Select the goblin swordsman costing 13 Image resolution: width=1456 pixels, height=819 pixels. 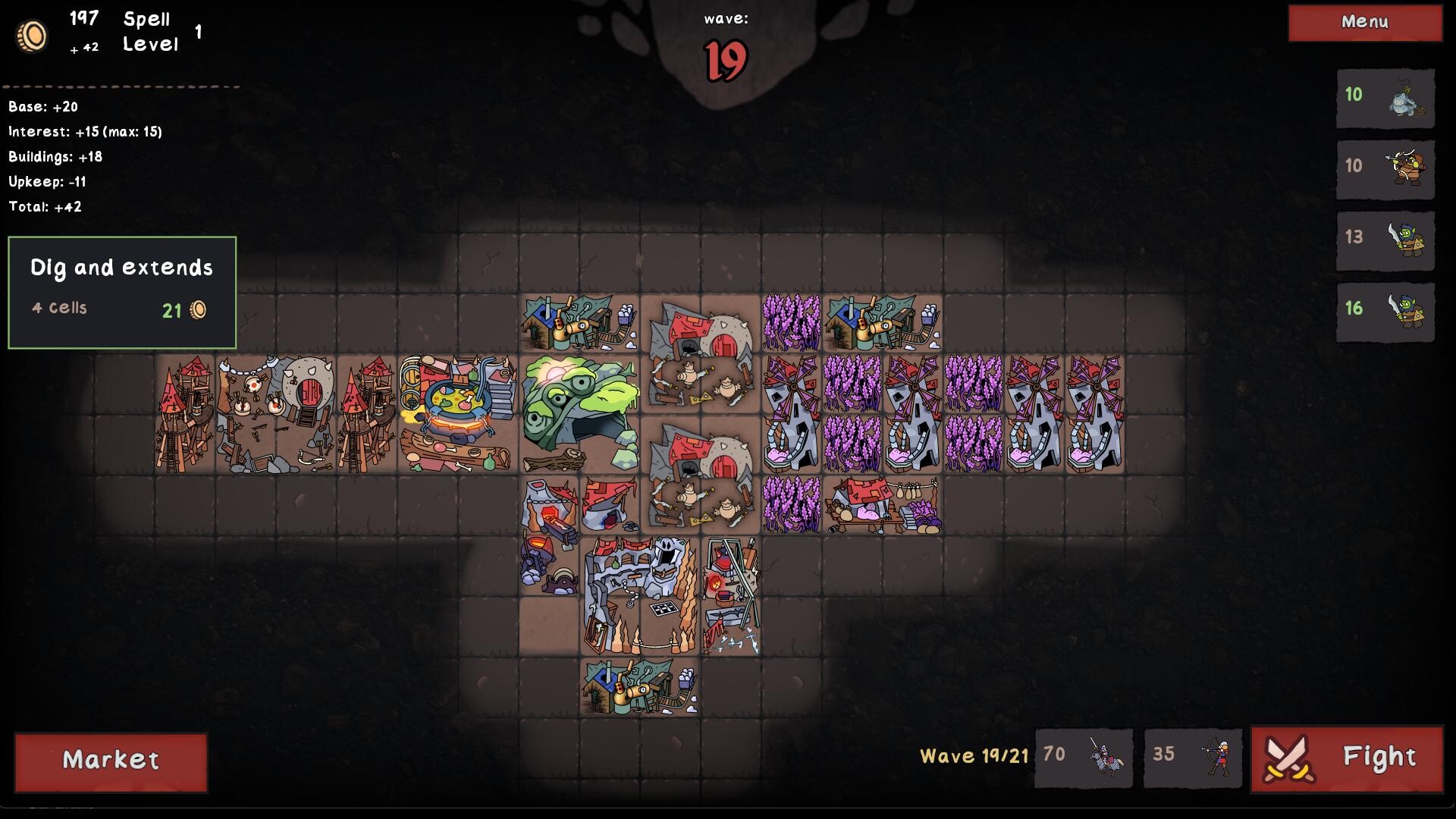[1384, 241]
